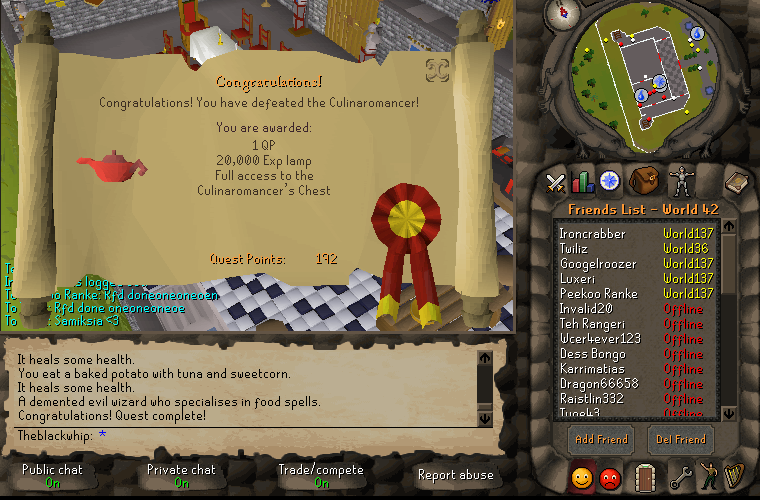760x500 pixels.
Task: Switch to the skills stats tab
Action: coord(583,182)
